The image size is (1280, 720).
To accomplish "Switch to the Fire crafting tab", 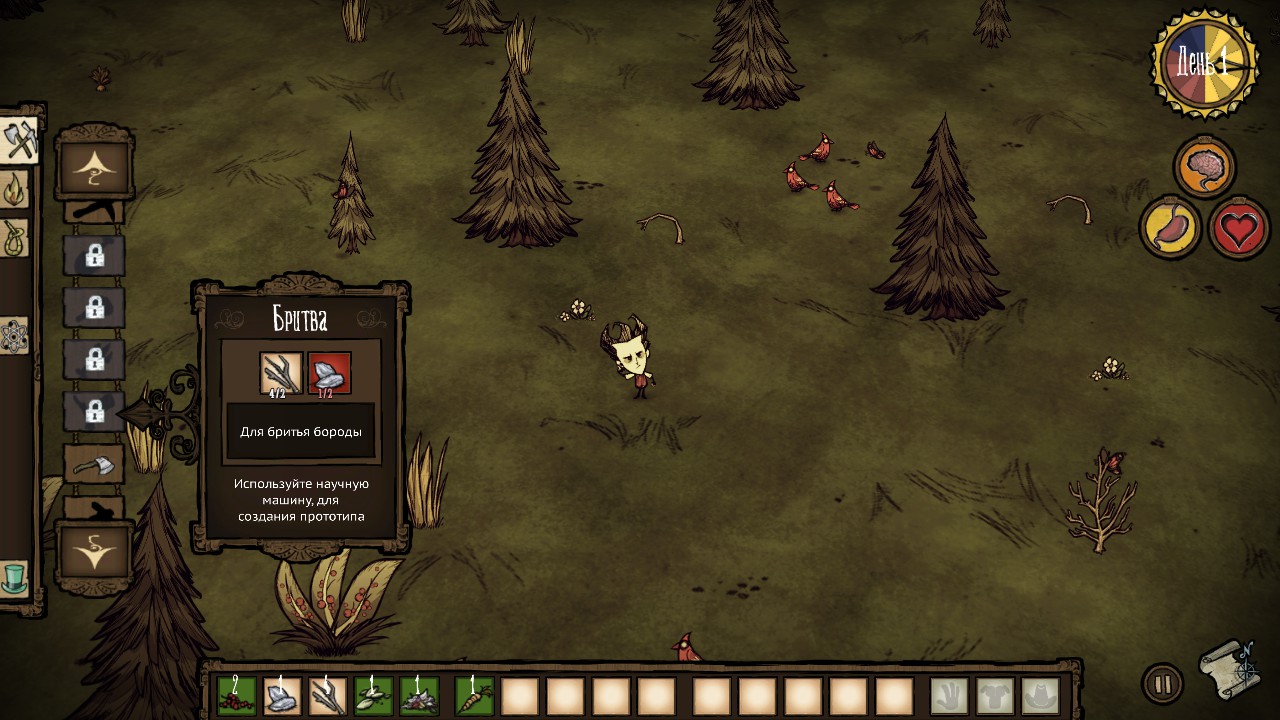I will (14, 189).
